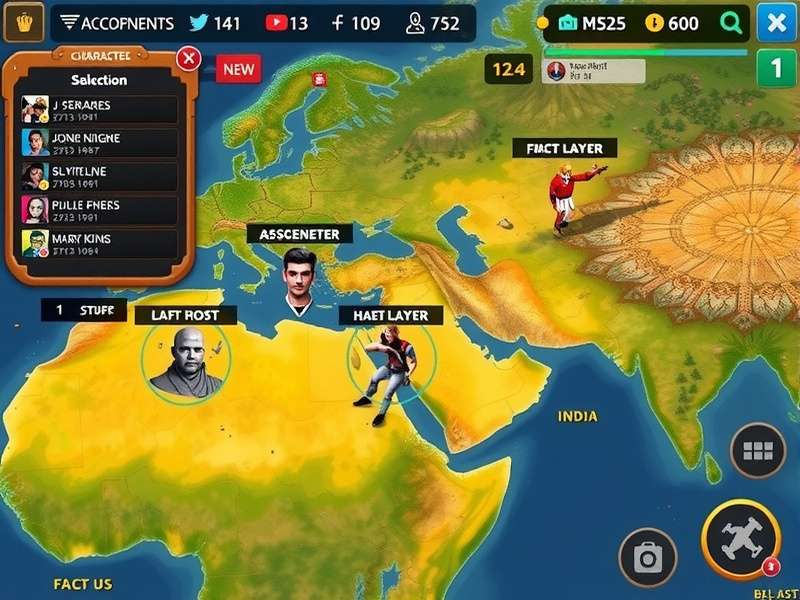Click the green number 1 button

(x=776, y=69)
